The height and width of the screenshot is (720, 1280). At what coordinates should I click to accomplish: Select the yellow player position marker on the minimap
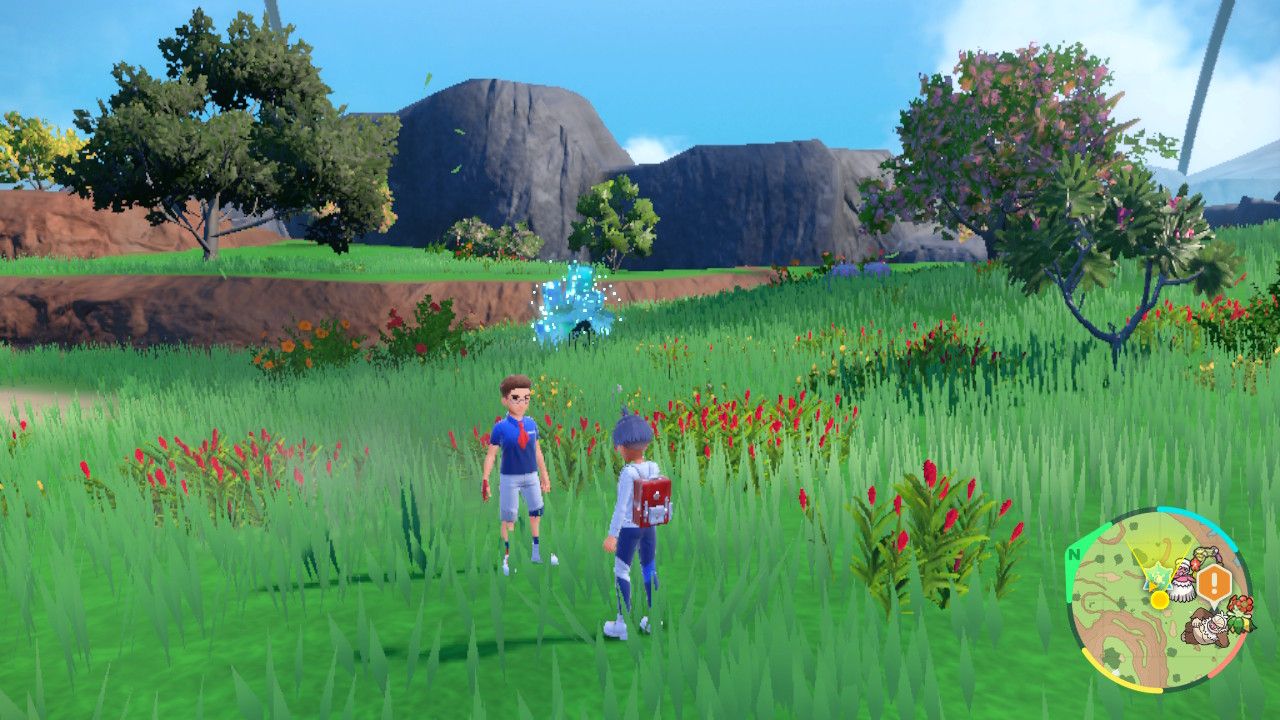coord(1159,598)
